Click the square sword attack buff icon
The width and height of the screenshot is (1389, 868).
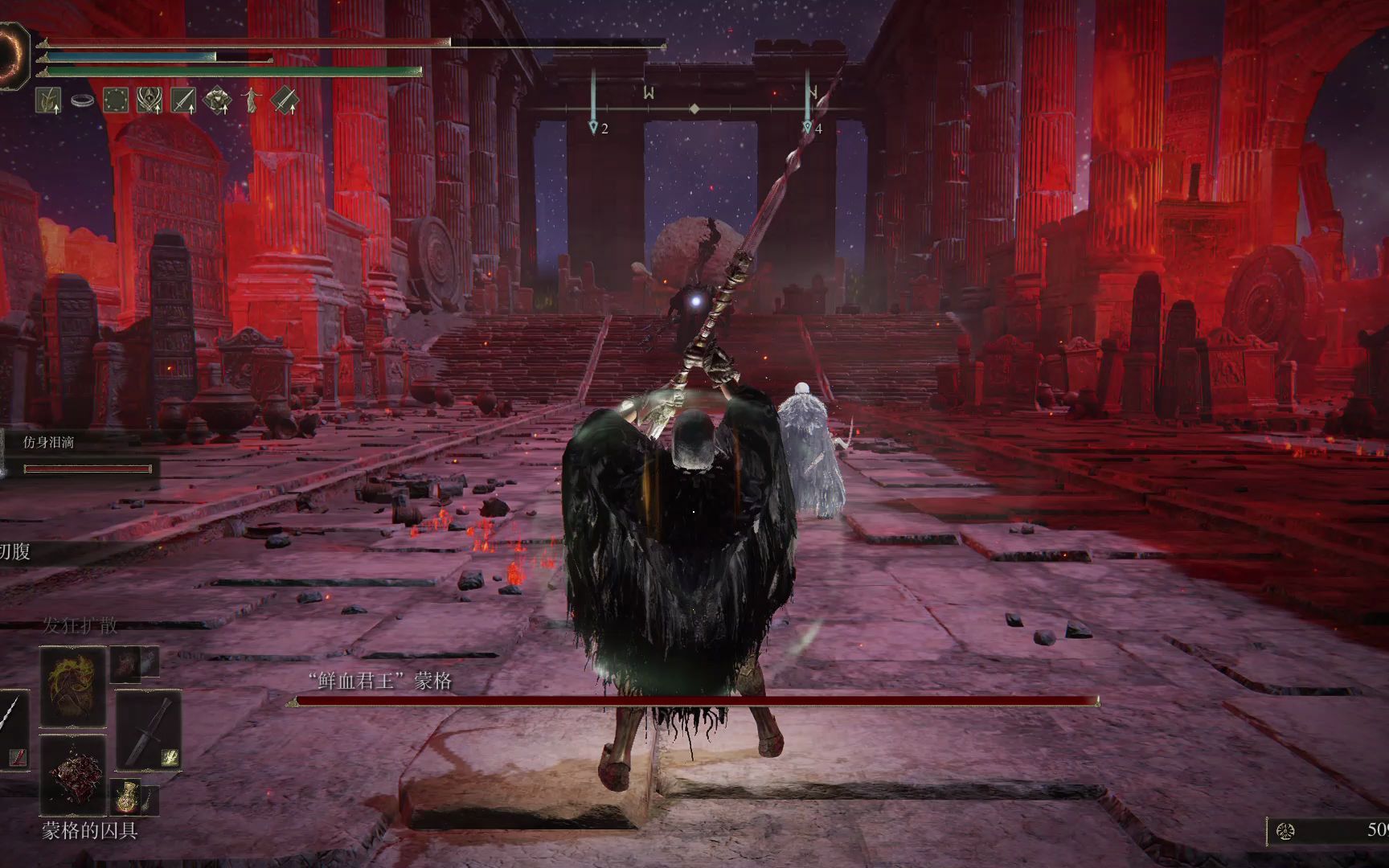pos(183,100)
